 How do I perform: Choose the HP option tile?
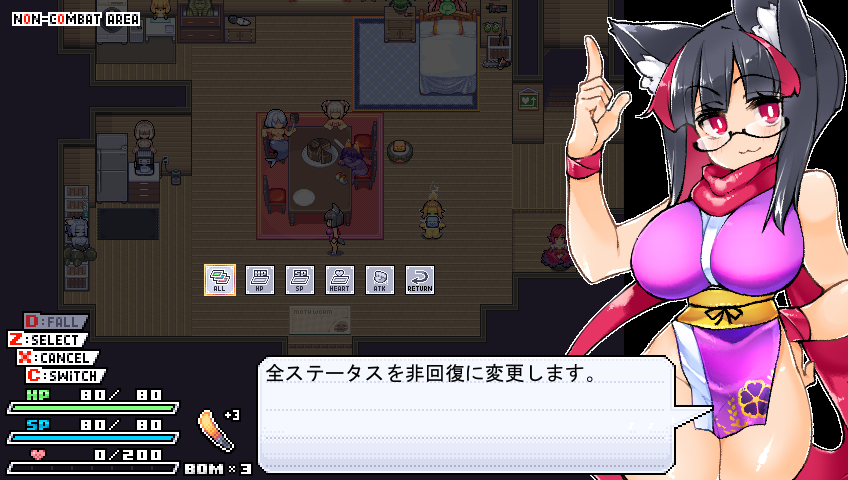pyautogui.click(x=260, y=280)
